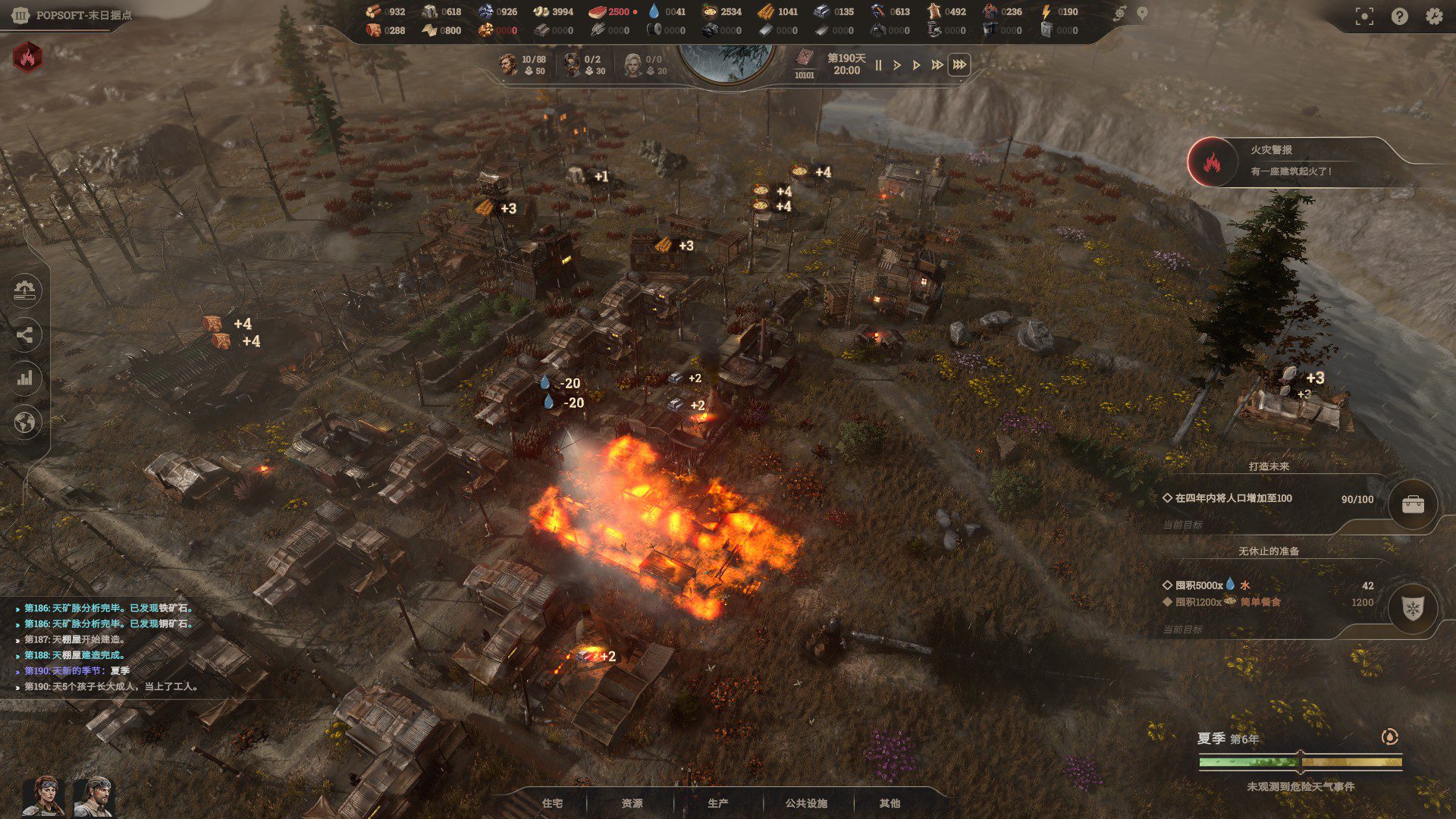This screenshot has height=819, width=1456.
Task: Open the 火灾警报 fire alarm notification
Action: 1289,161
